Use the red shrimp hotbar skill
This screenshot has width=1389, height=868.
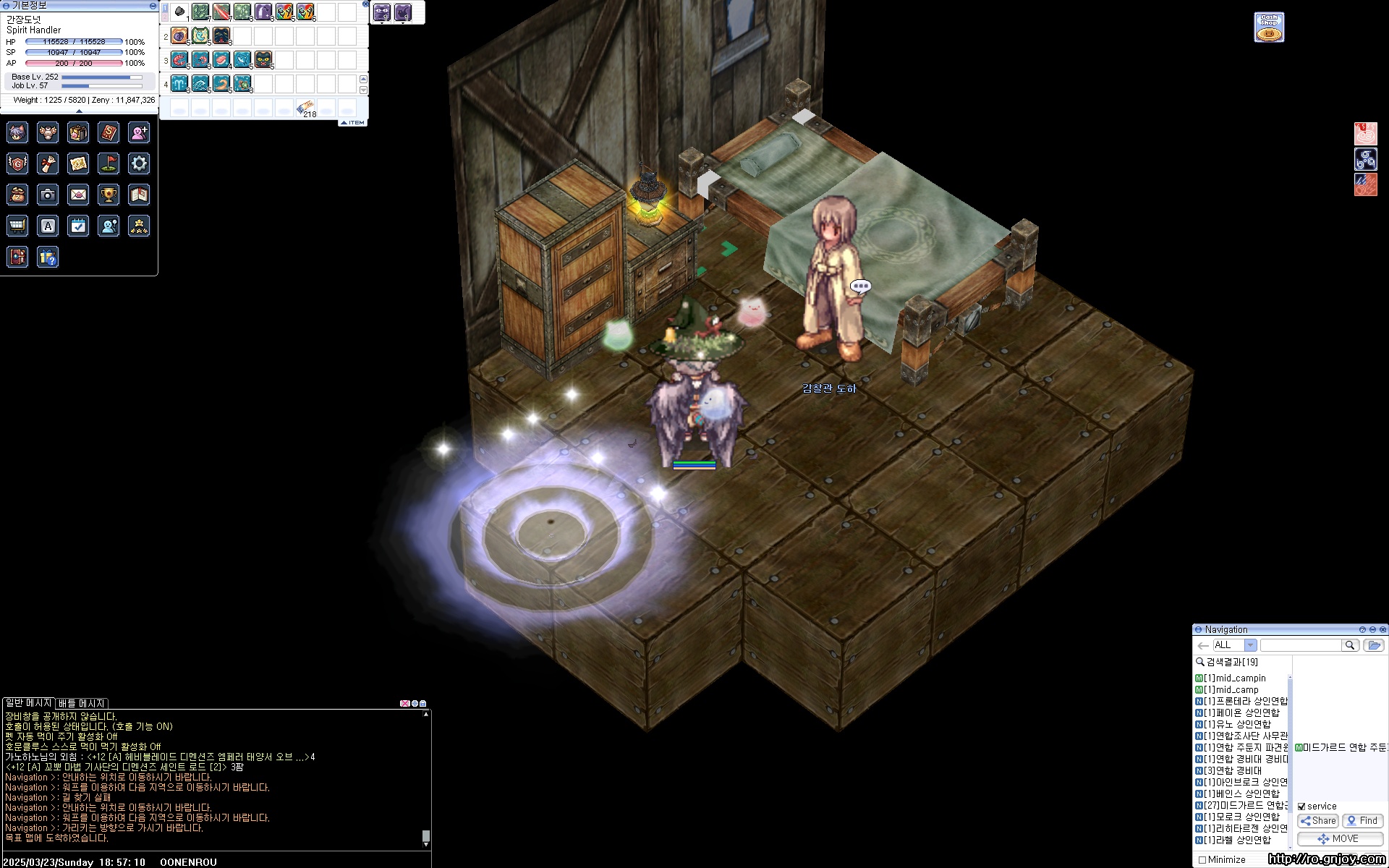[179, 59]
